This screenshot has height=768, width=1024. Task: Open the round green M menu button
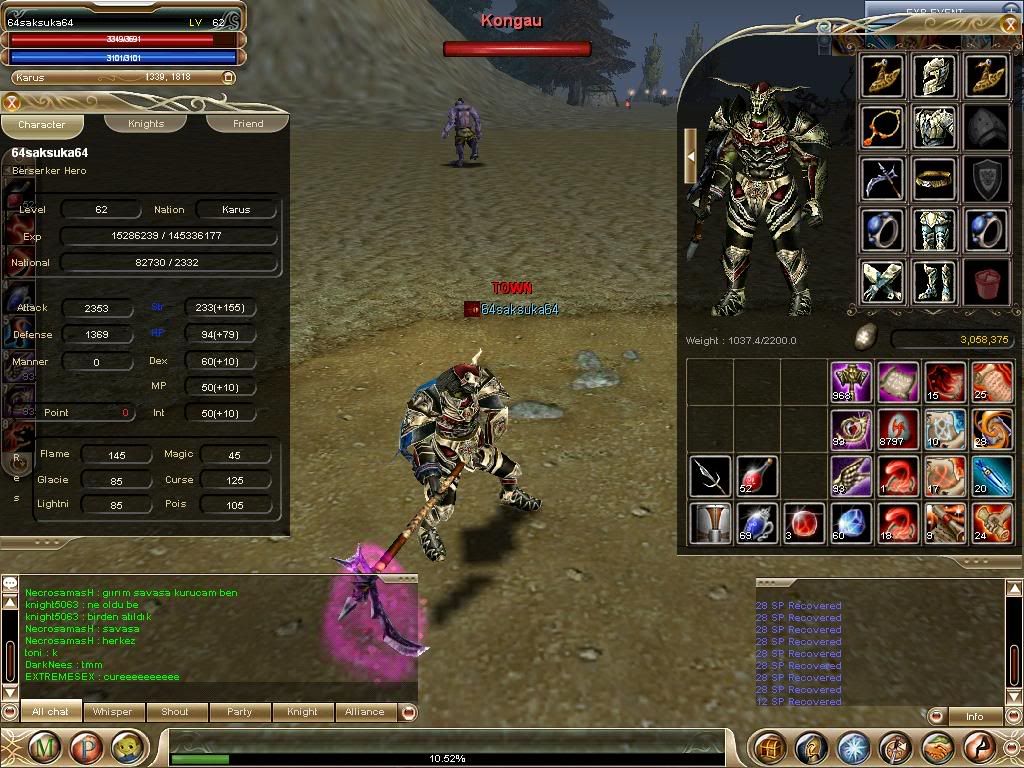pyautogui.click(x=45, y=747)
